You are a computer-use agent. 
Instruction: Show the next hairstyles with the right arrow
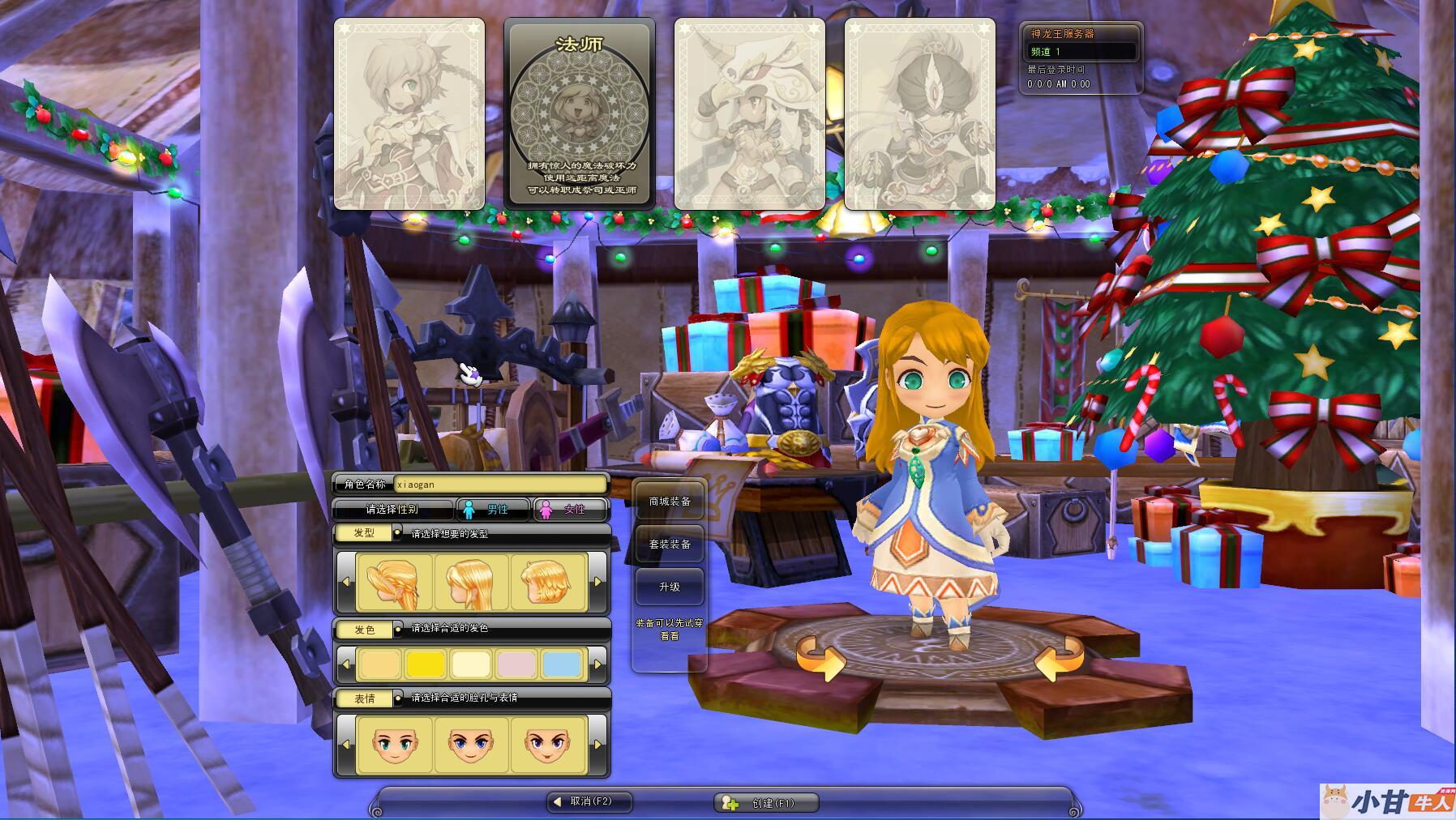point(598,583)
